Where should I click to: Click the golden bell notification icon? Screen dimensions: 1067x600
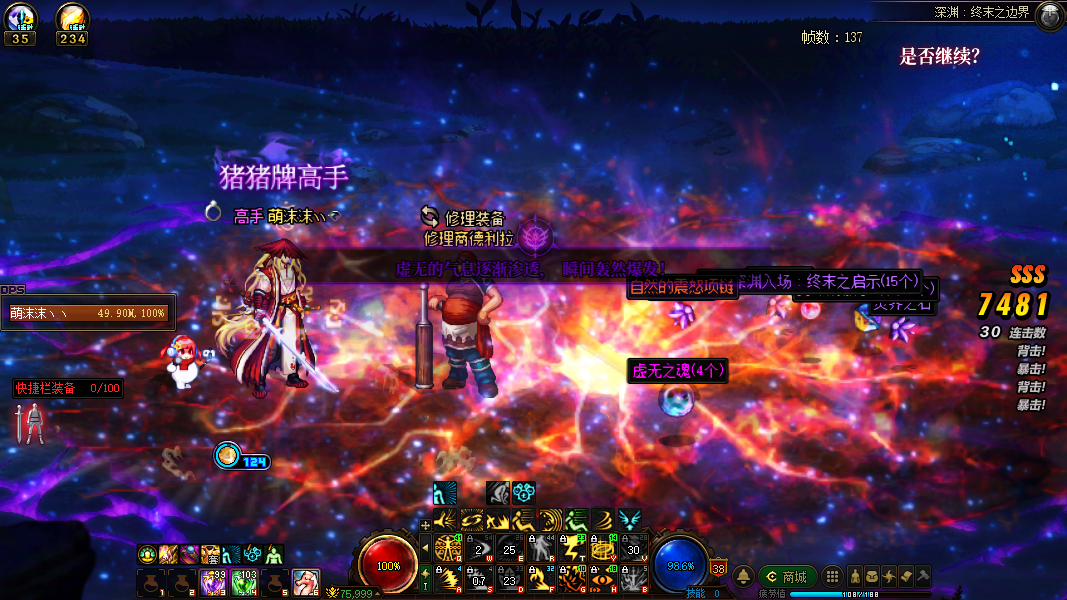[744, 577]
